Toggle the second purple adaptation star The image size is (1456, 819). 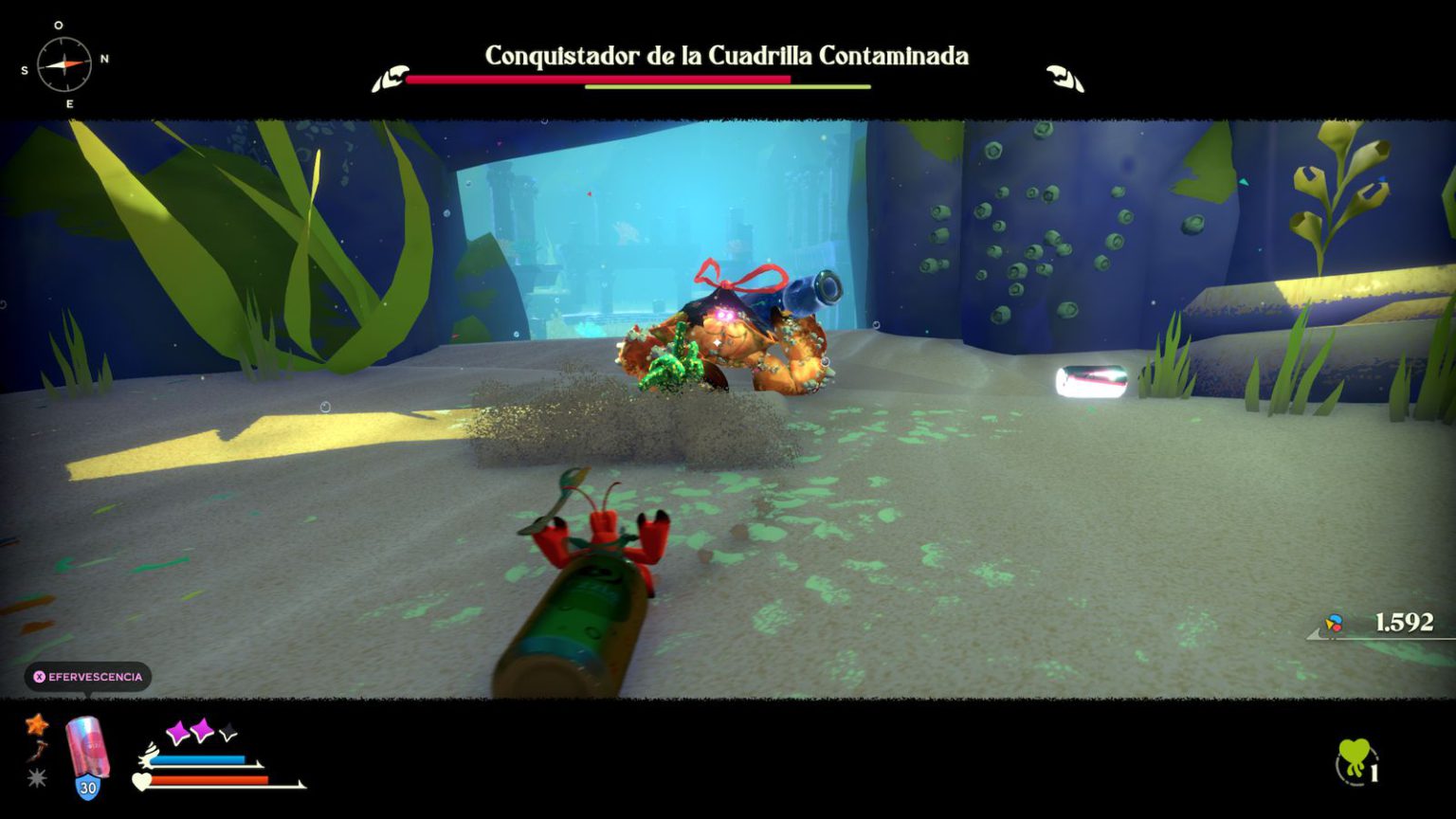[x=202, y=733]
